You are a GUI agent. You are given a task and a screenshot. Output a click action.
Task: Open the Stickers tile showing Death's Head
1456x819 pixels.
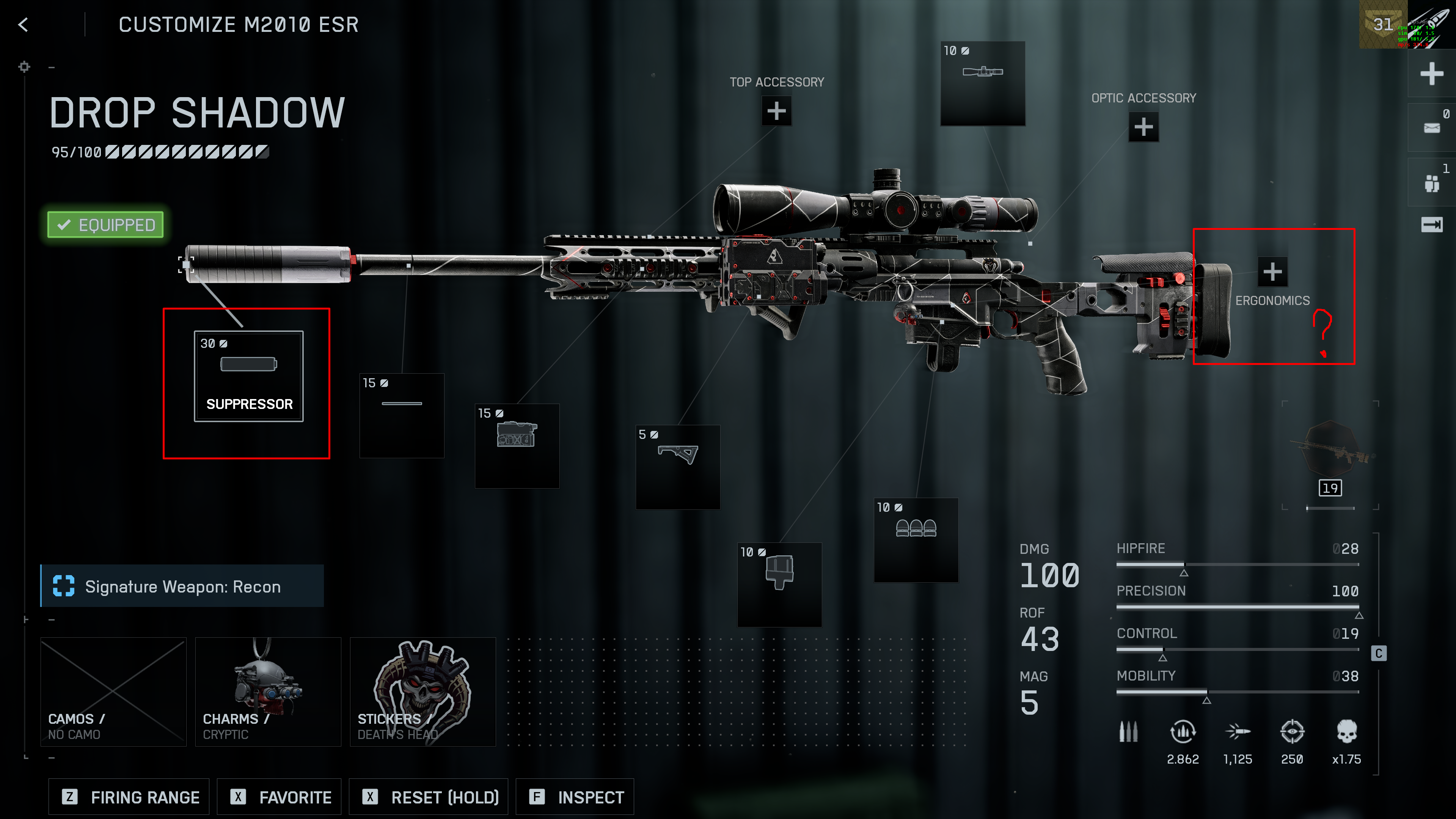click(423, 692)
